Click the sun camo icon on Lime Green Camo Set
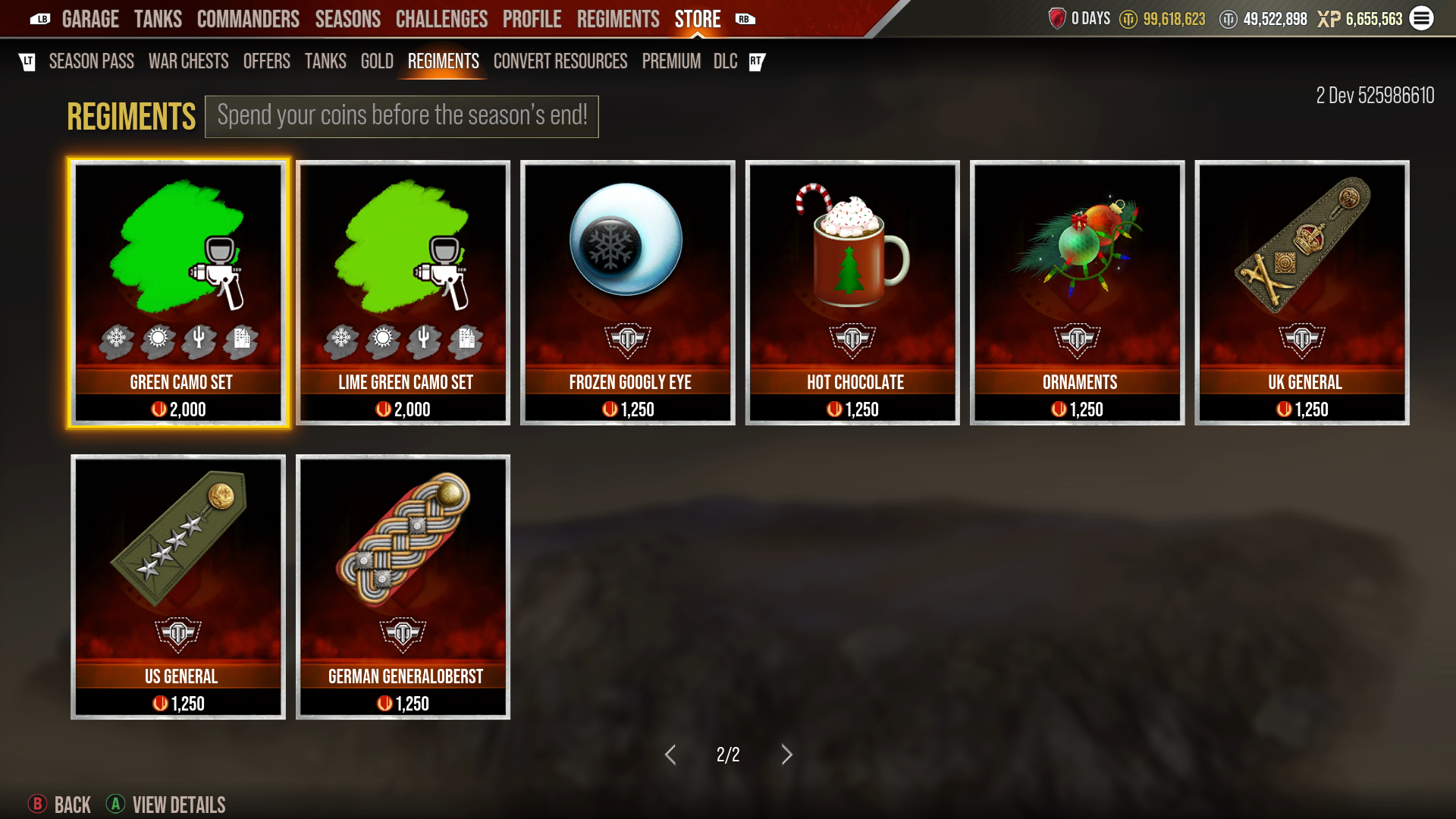Screen dimensions: 1456x819 (382, 338)
